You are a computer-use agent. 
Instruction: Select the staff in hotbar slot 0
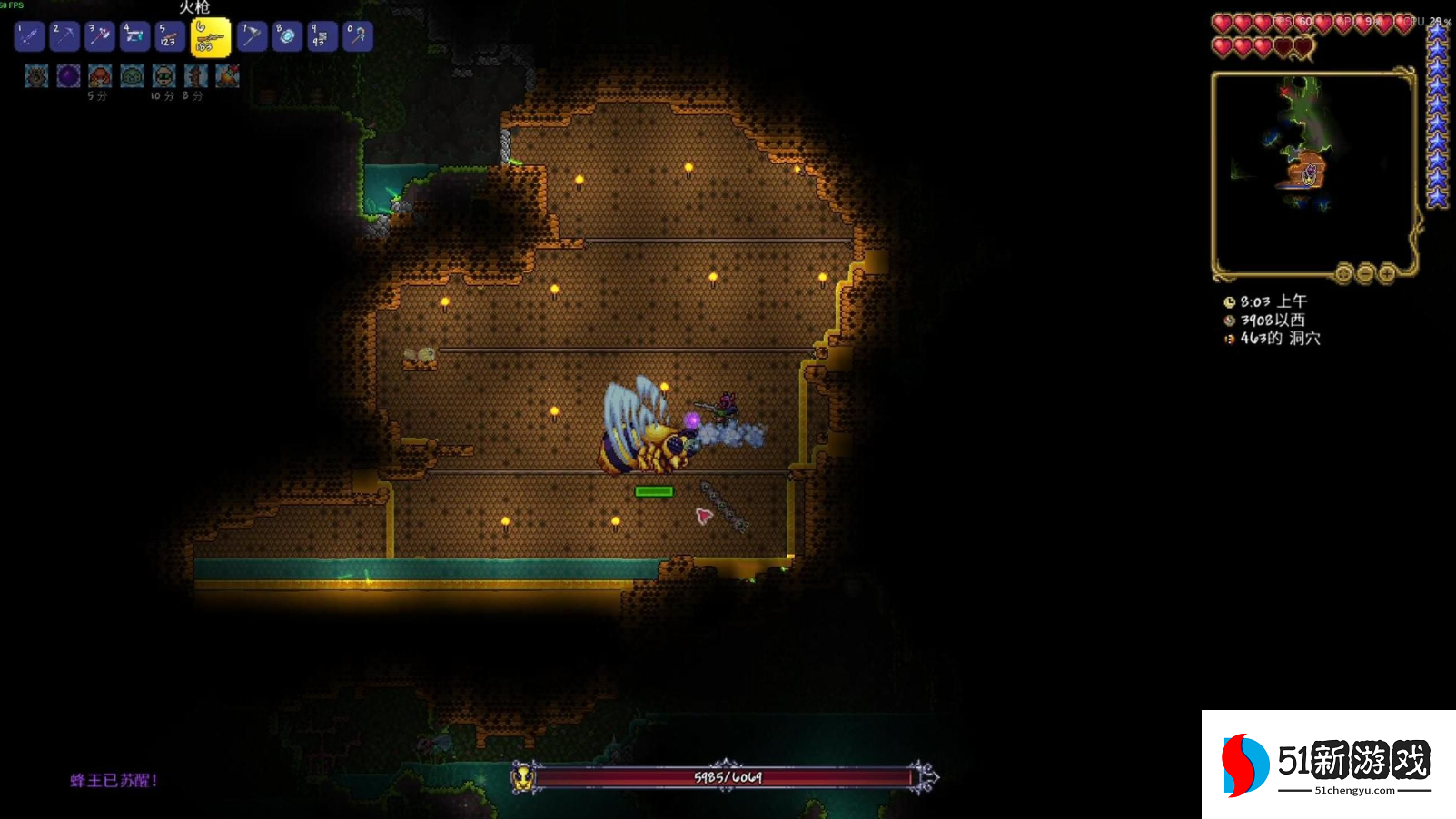357,36
